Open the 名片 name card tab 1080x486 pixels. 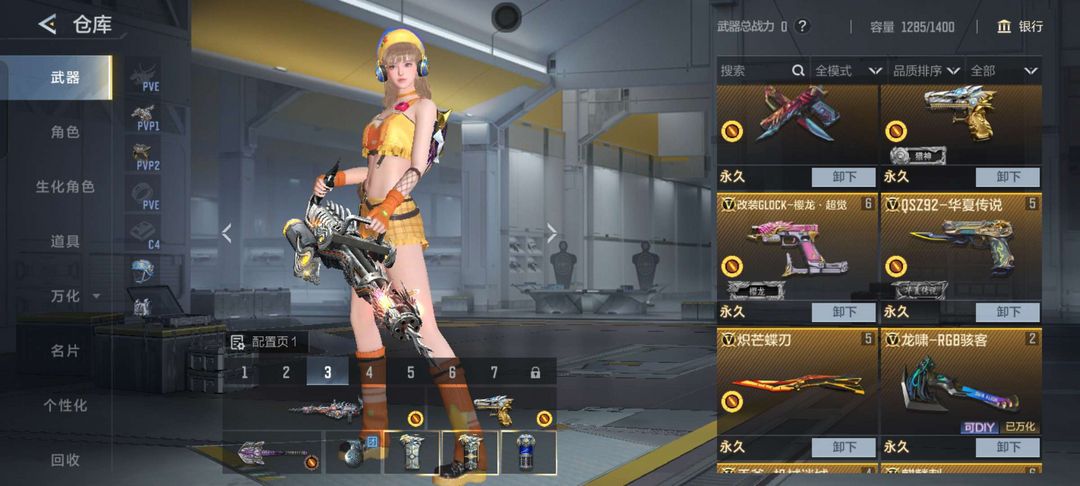[x=65, y=351]
